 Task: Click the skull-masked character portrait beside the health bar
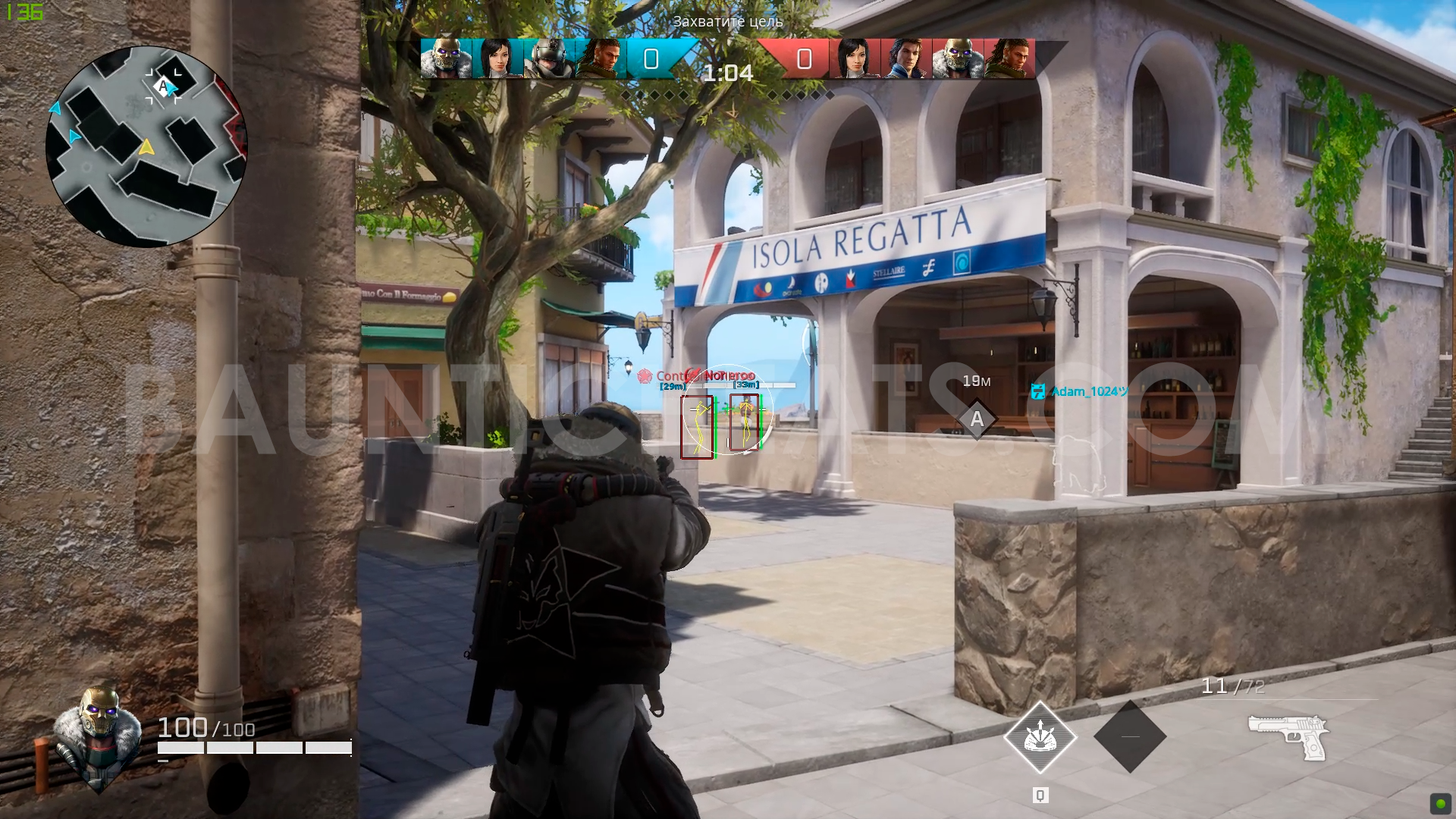pyautogui.click(x=97, y=734)
